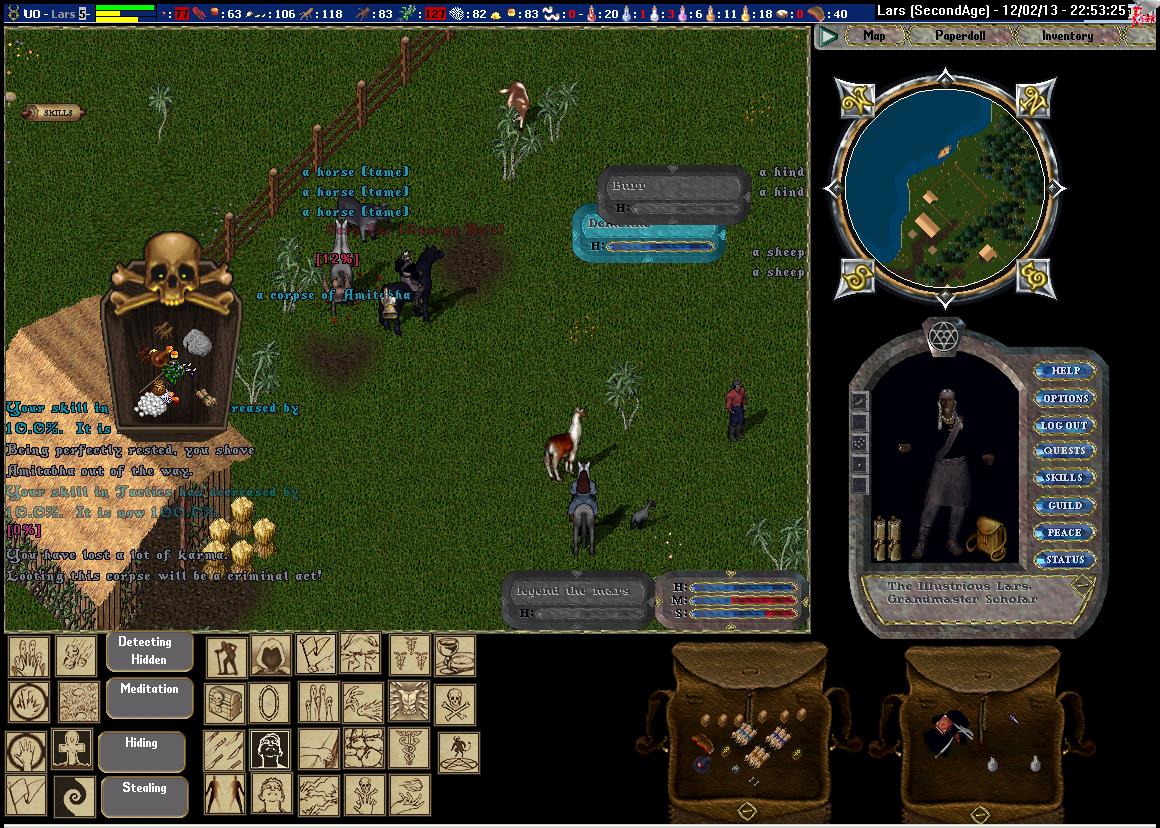This screenshot has width=1160, height=828.
Task: Open the Guild button
Action: point(1064,506)
